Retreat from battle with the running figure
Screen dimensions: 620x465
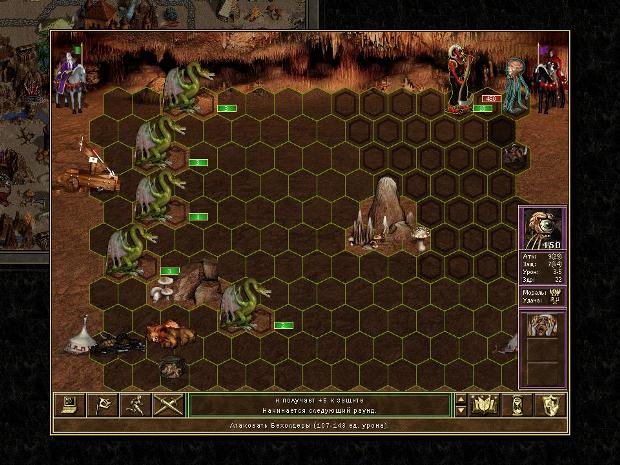[x=137, y=405]
